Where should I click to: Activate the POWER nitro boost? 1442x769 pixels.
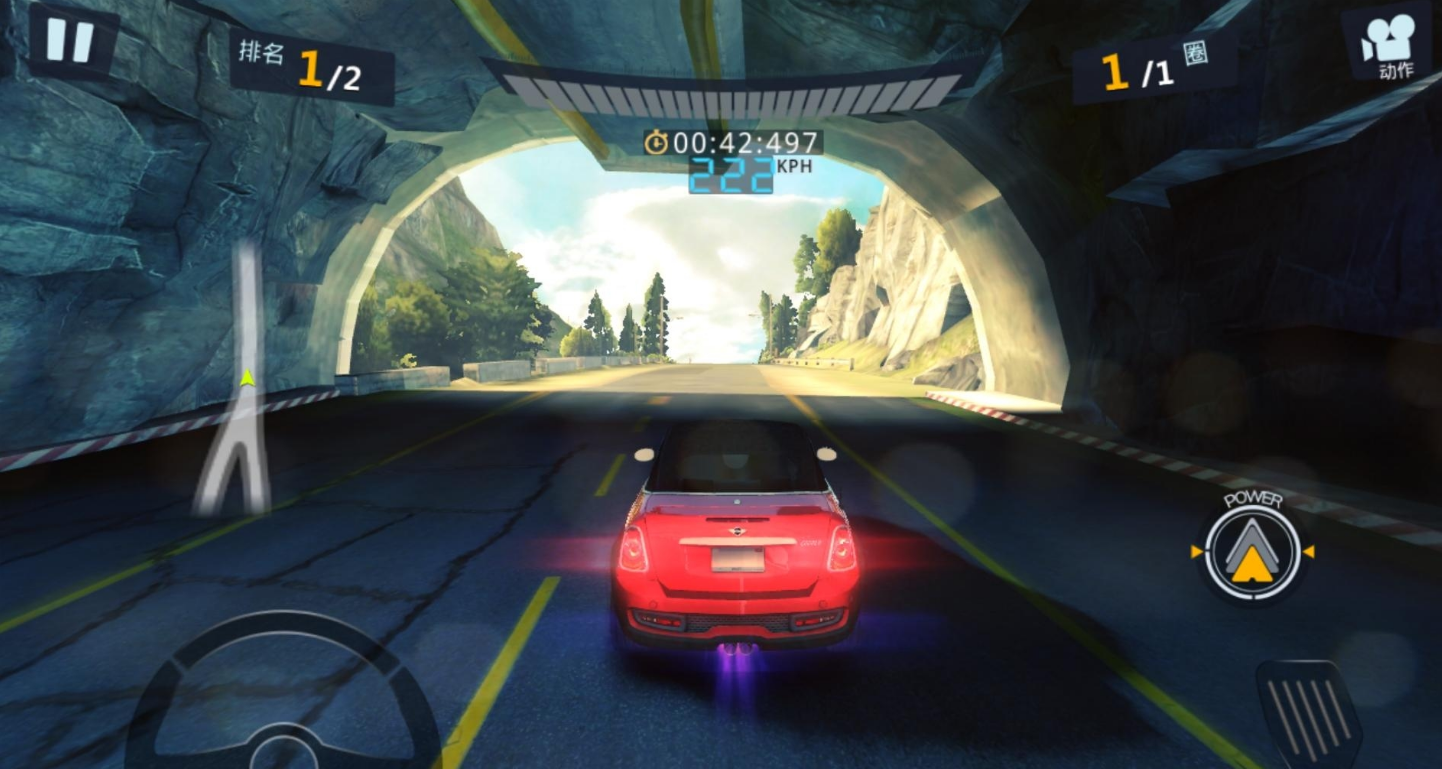tap(1252, 551)
